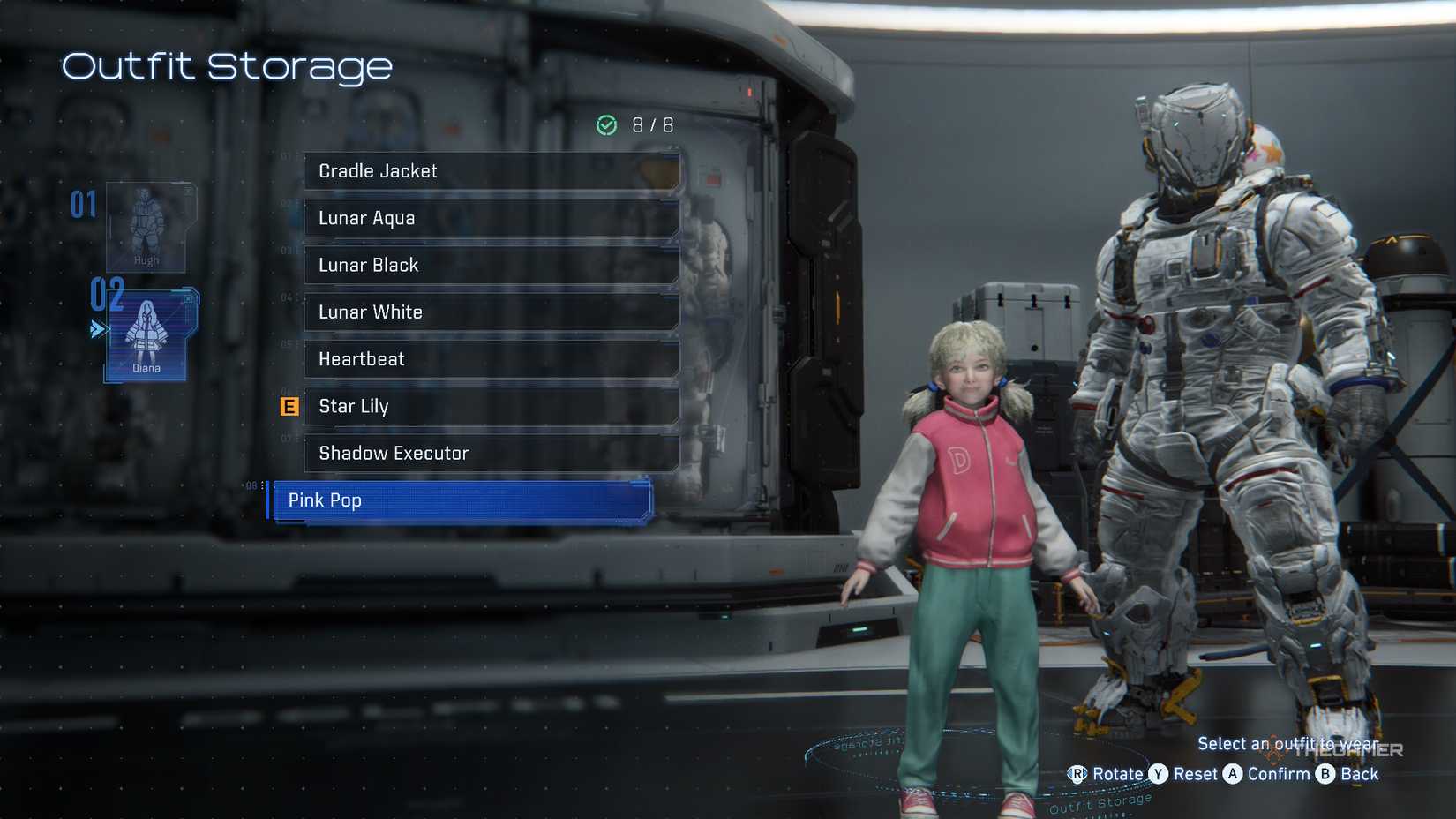The image size is (1456, 819).
Task: Click the green checkmark outfit counter icon
Action: [x=605, y=125]
